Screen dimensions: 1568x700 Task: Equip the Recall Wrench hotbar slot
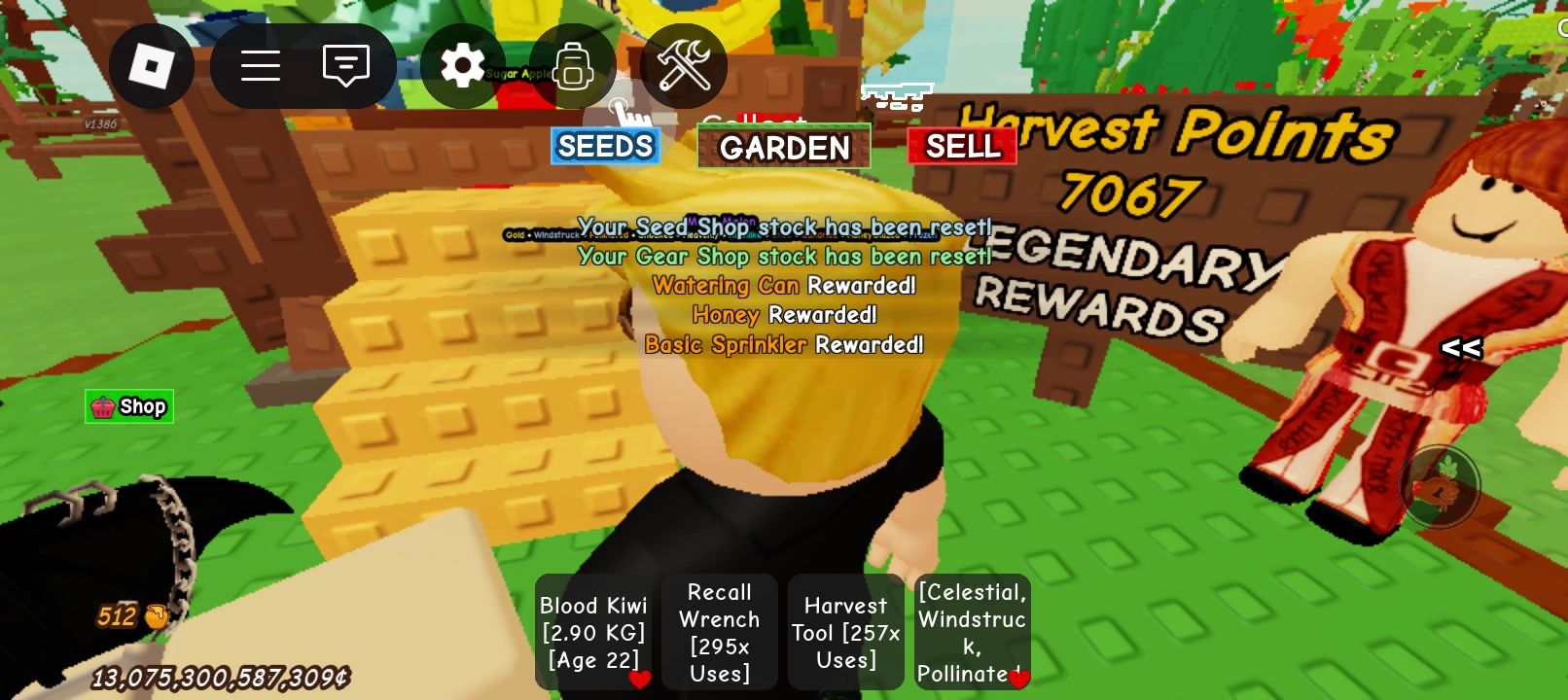(720, 632)
